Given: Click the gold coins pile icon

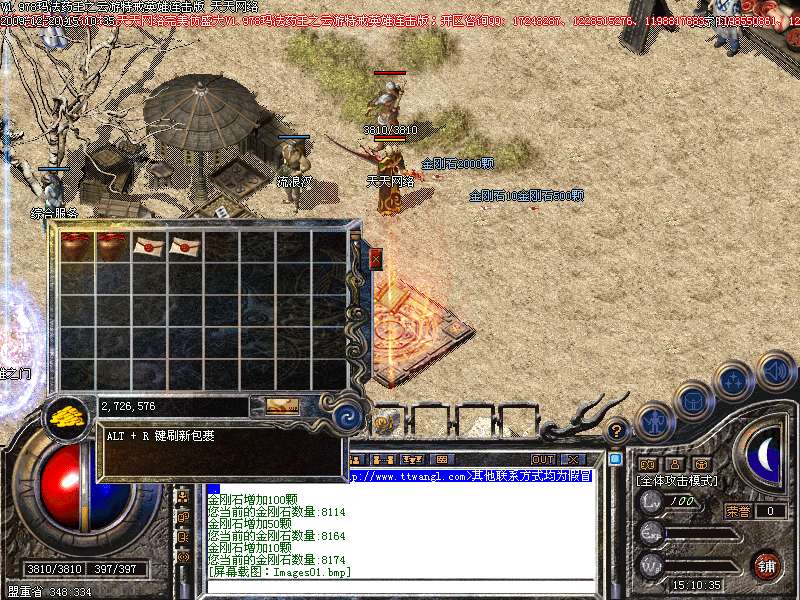Looking at the screenshot, I should 66,414.
